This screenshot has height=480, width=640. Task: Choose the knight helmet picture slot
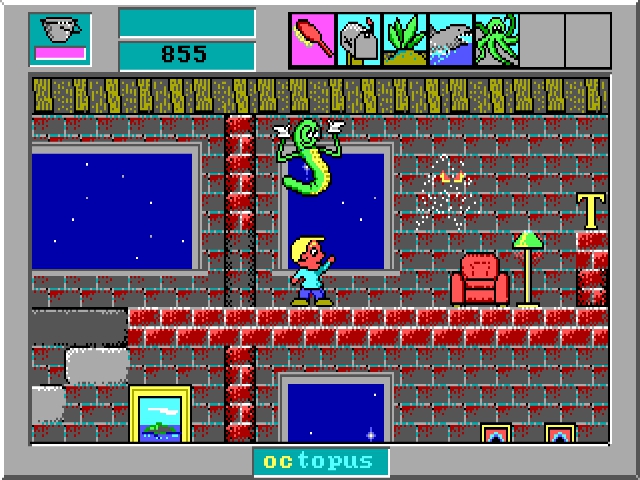coord(359,40)
